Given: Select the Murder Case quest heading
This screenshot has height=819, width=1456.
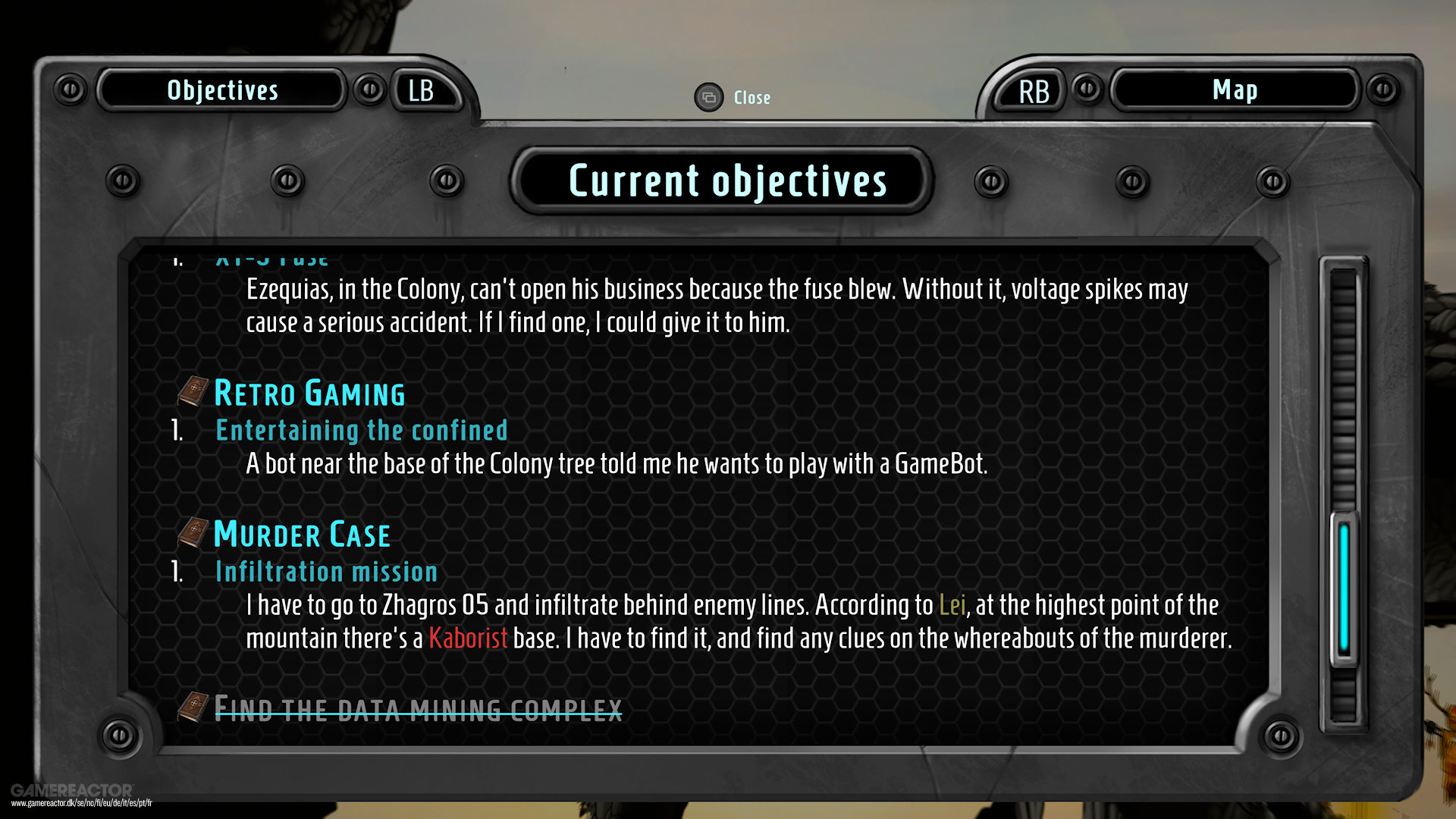Looking at the screenshot, I should (x=302, y=535).
